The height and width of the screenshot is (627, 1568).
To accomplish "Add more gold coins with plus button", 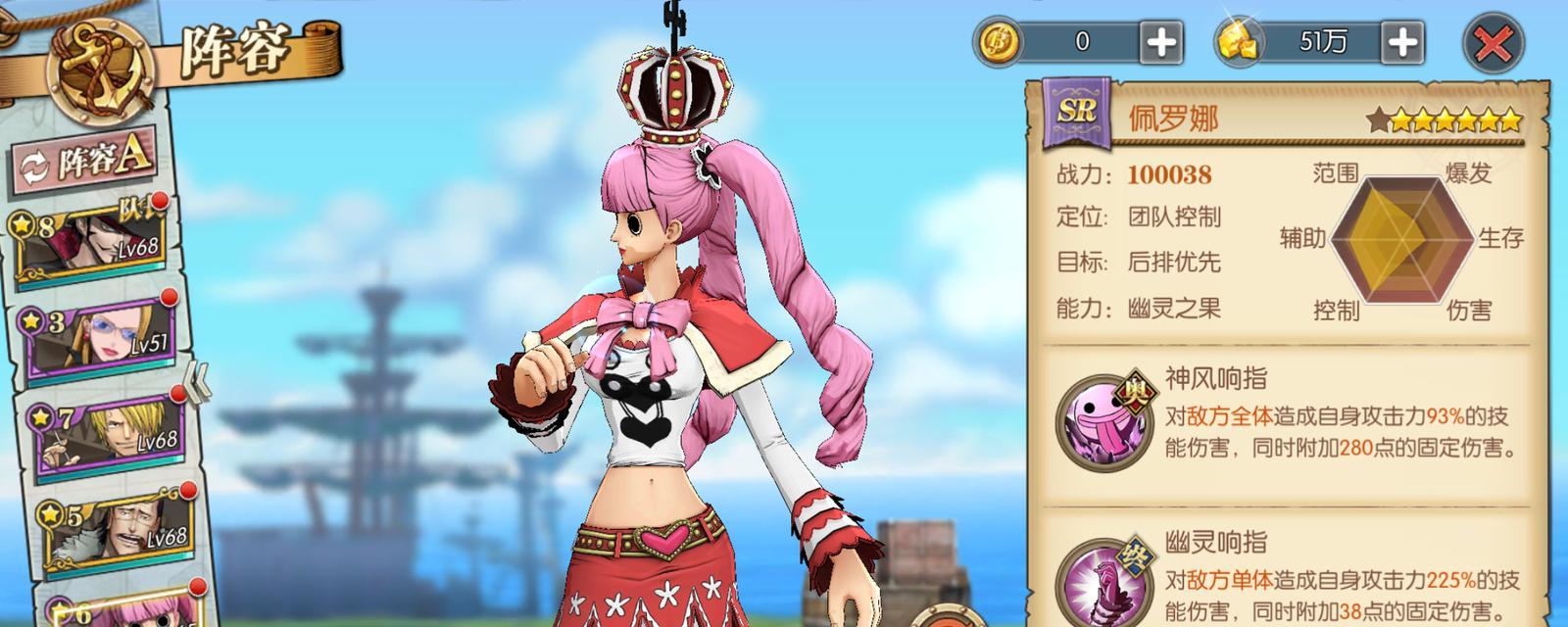I will tap(1160, 42).
